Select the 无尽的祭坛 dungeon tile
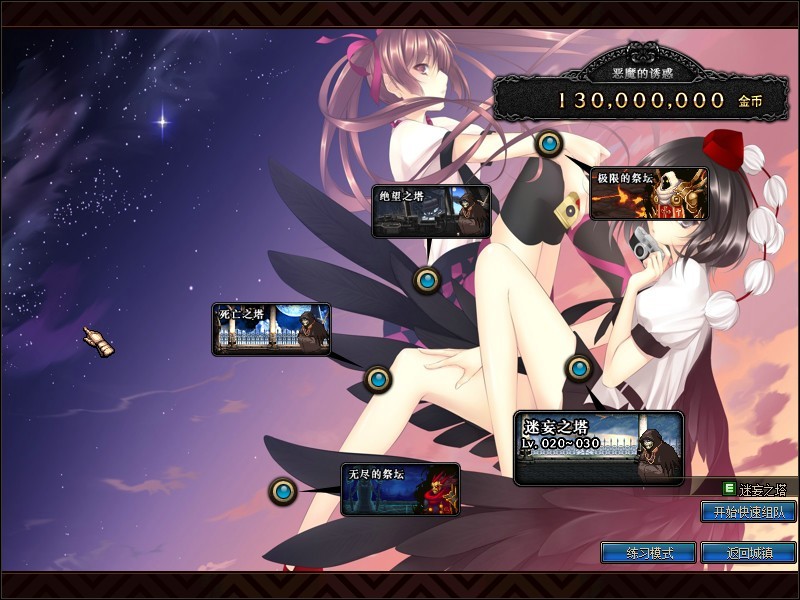The height and width of the screenshot is (600, 800). [x=400, y=489]
